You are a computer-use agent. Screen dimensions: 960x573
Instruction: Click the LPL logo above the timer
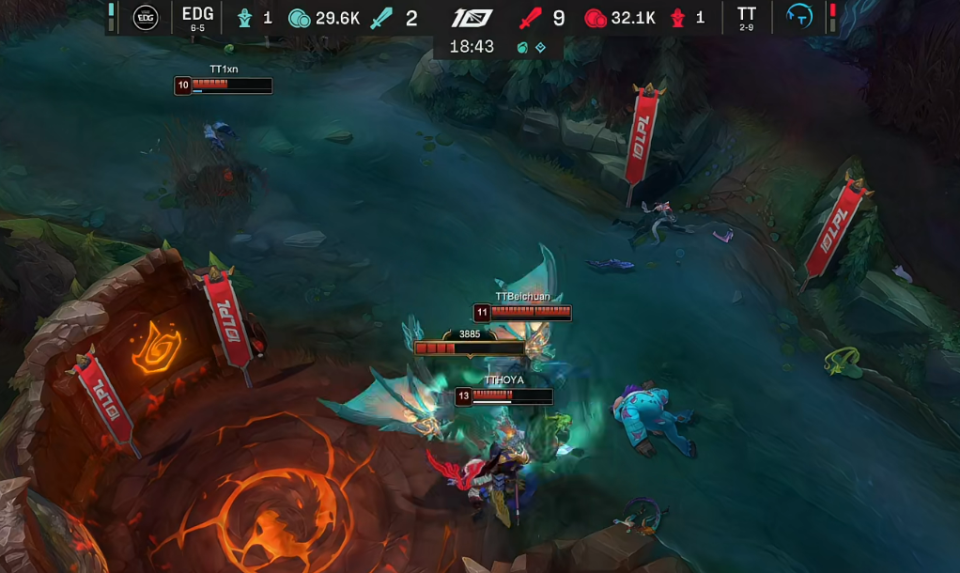(471, 18)
